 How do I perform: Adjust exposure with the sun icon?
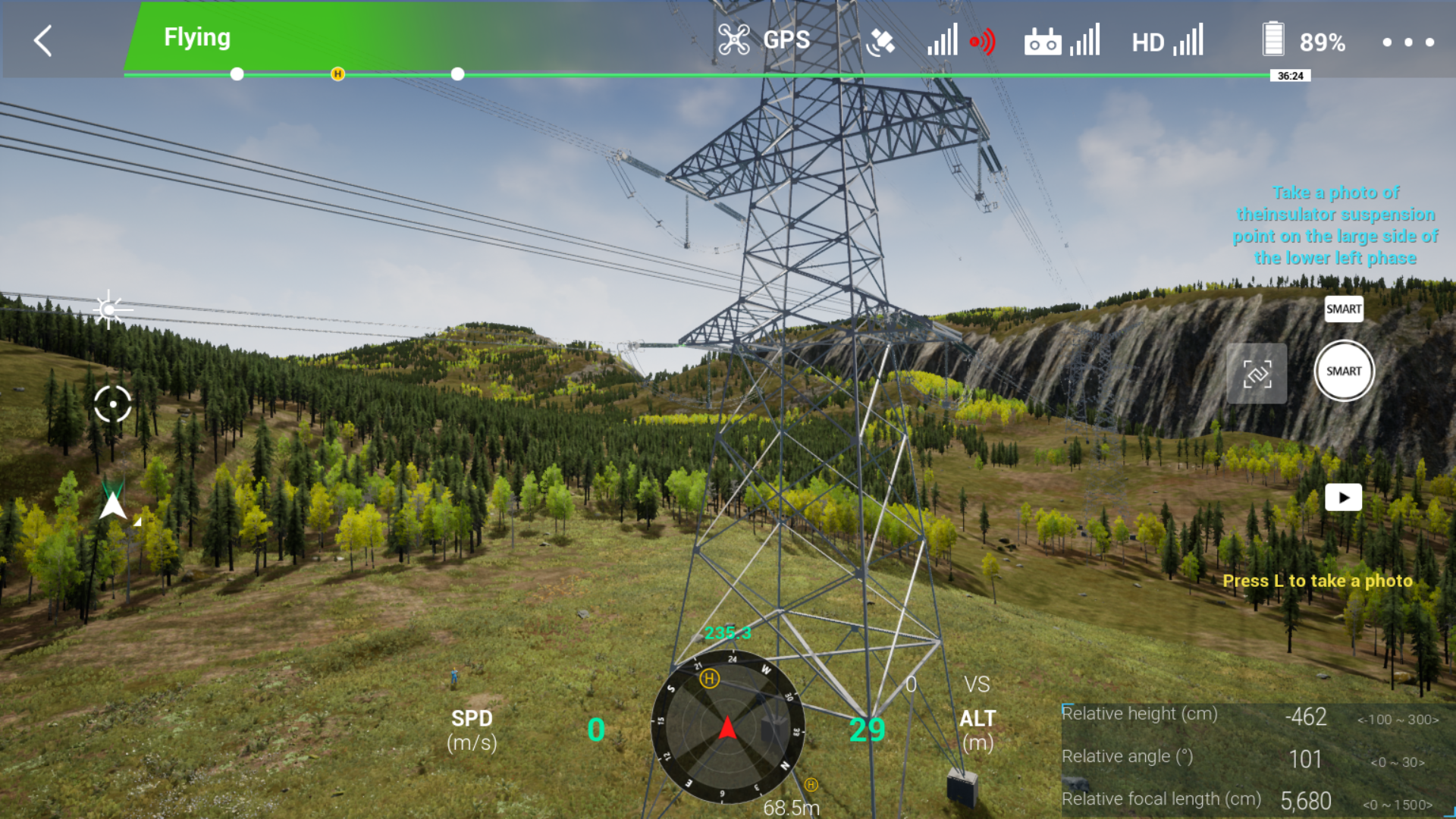pos(110,309)
